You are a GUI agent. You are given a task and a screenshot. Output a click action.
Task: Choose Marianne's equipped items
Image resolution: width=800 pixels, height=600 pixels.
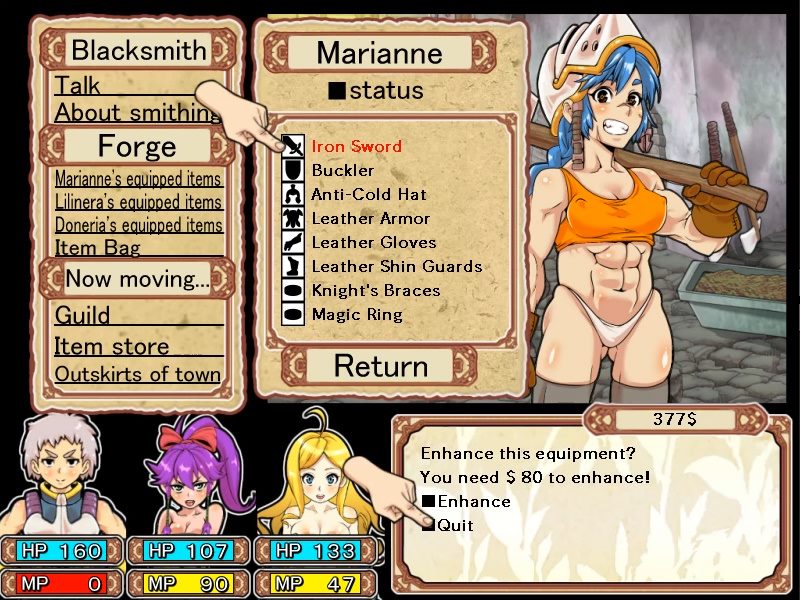point(138,179)
